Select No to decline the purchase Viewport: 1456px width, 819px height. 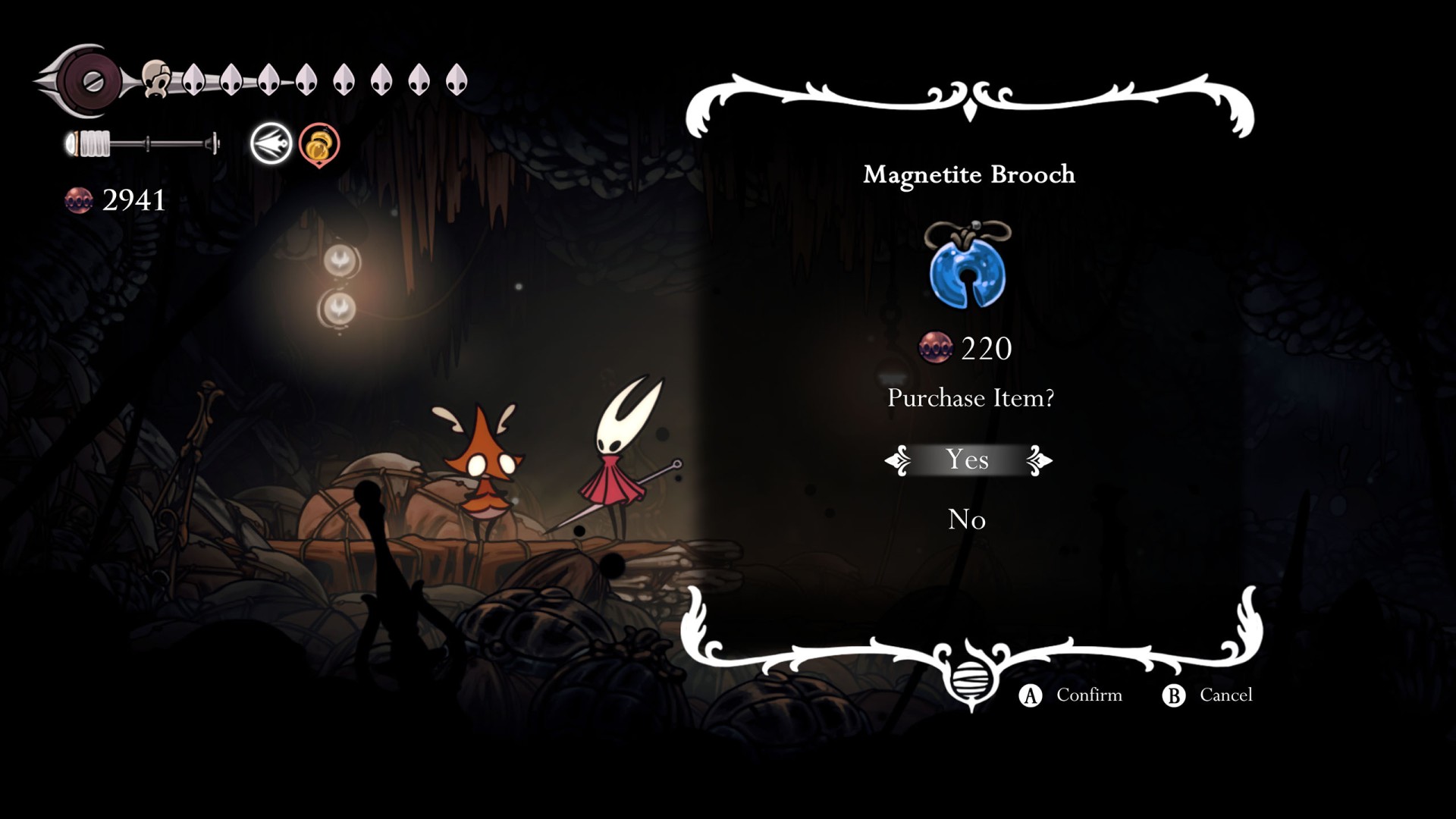pos(967,519)
